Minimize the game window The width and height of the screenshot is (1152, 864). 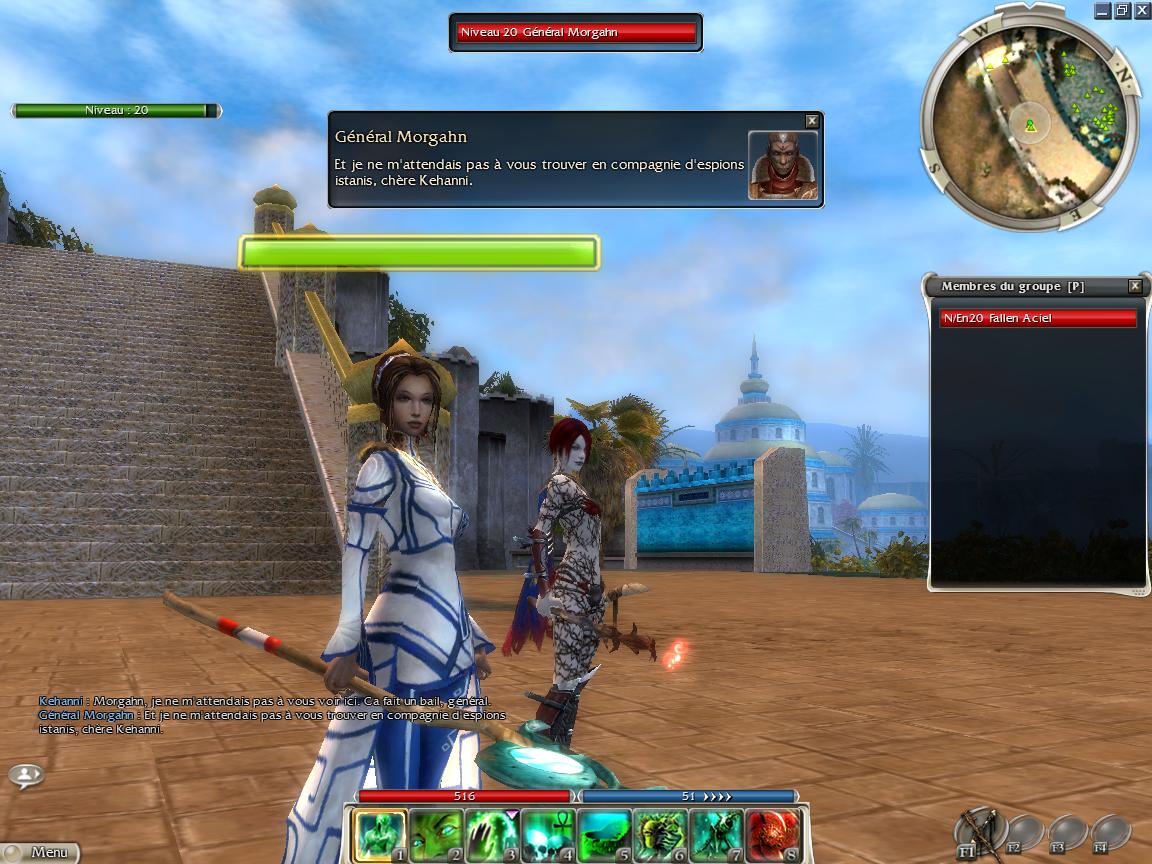(1102, 11)
